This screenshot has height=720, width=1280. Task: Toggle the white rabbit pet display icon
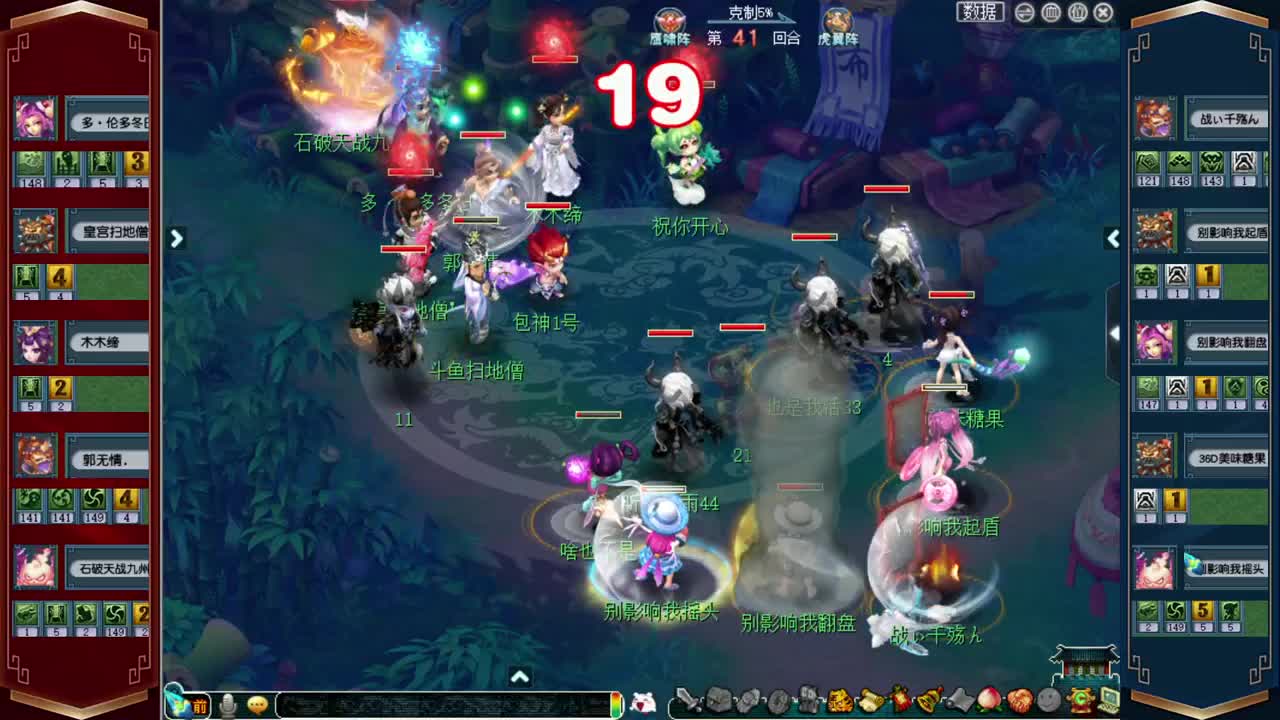646,703
